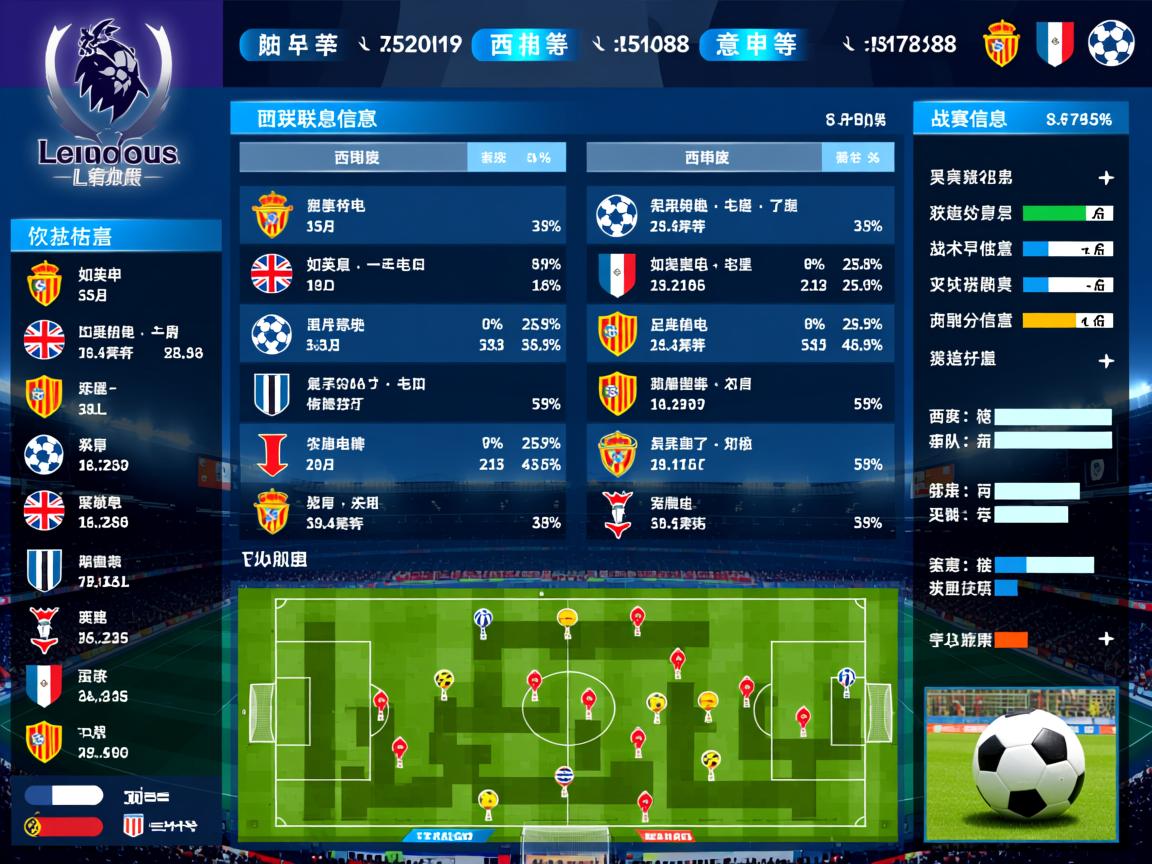Select the red down-arrow team row in the table
This screenshot has width=1152, height=864.
point(402,453)
